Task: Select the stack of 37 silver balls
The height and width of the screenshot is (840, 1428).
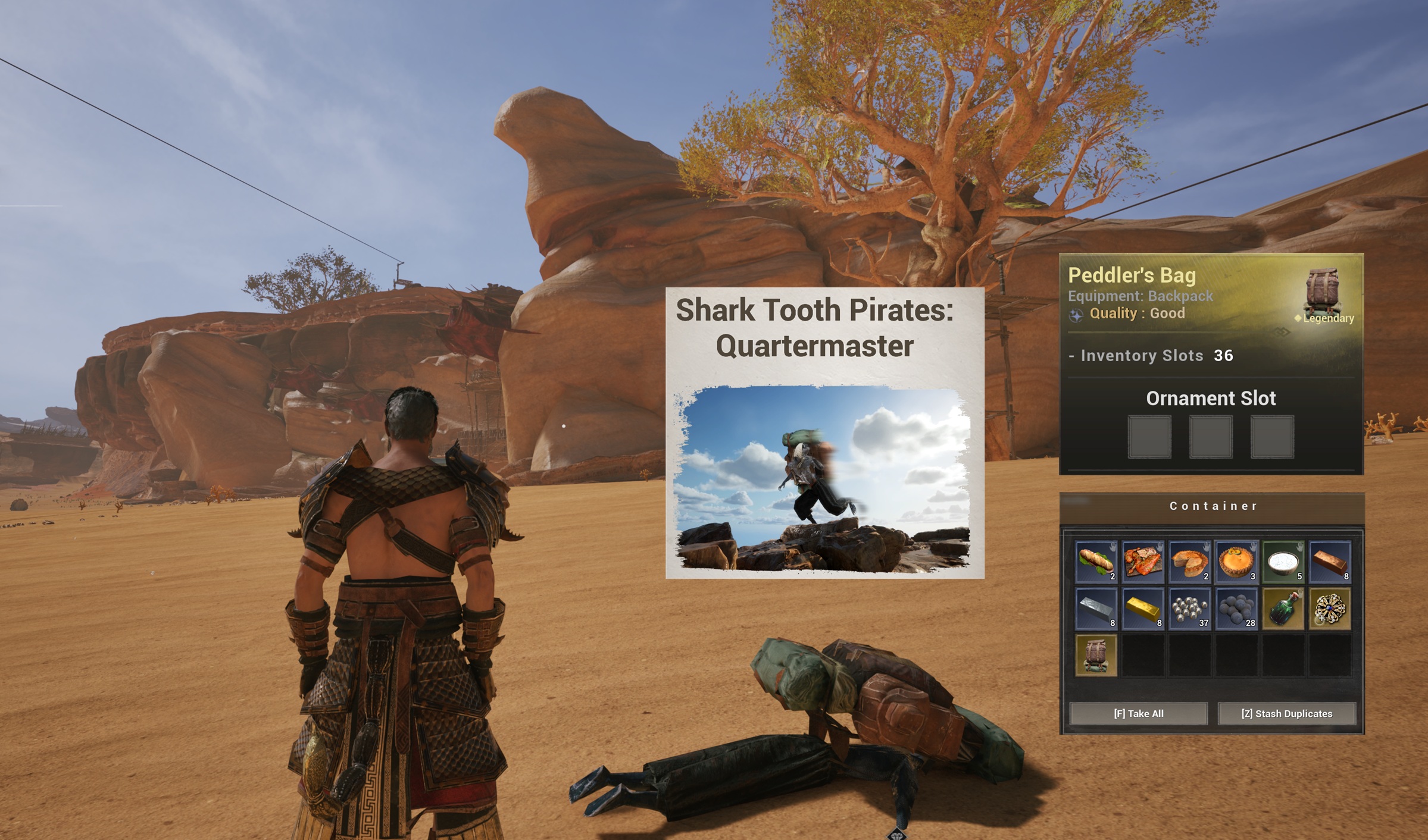Action: coord(1189,609)
